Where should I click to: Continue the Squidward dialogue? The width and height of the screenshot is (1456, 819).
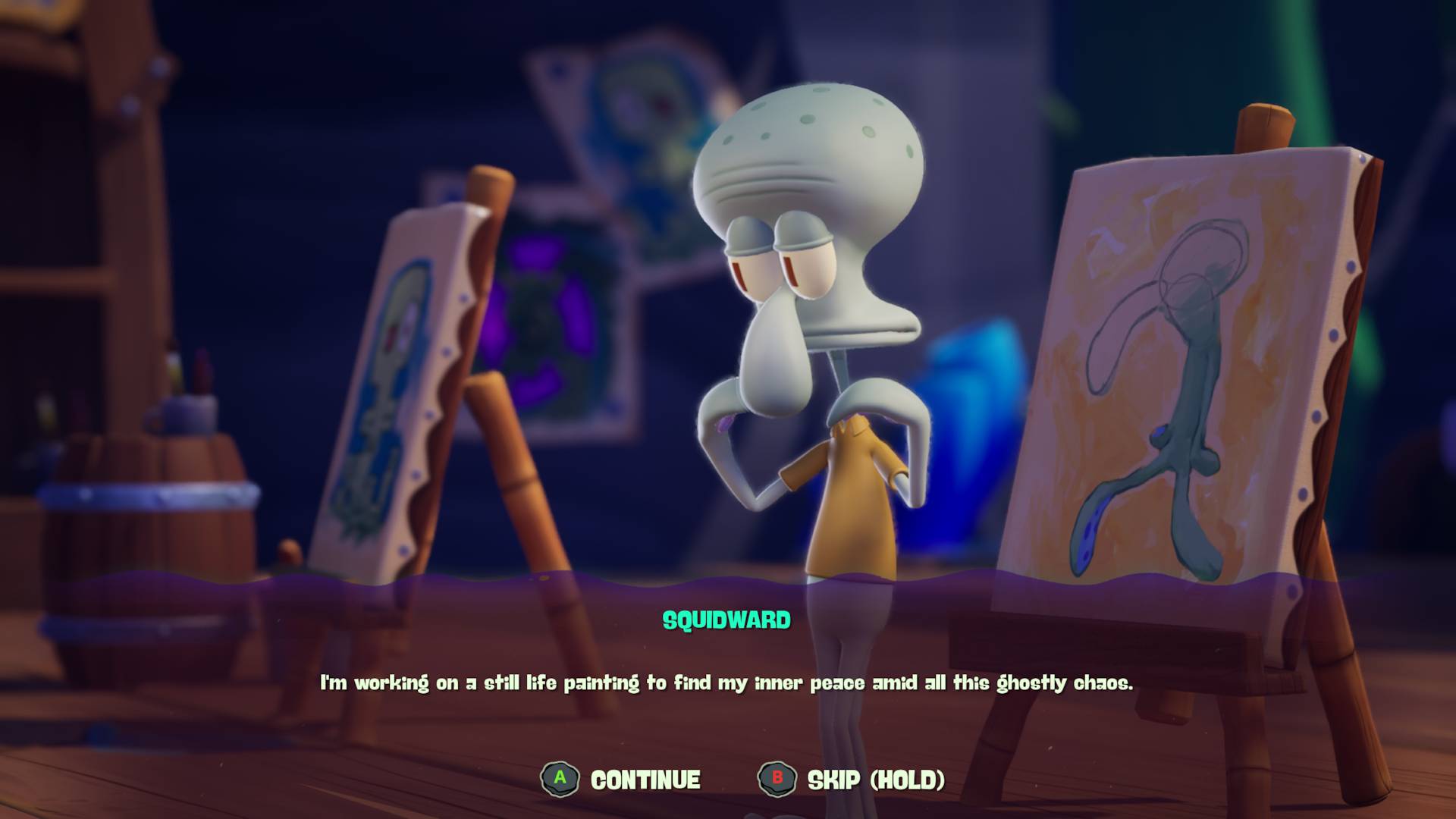pos(621,780)
